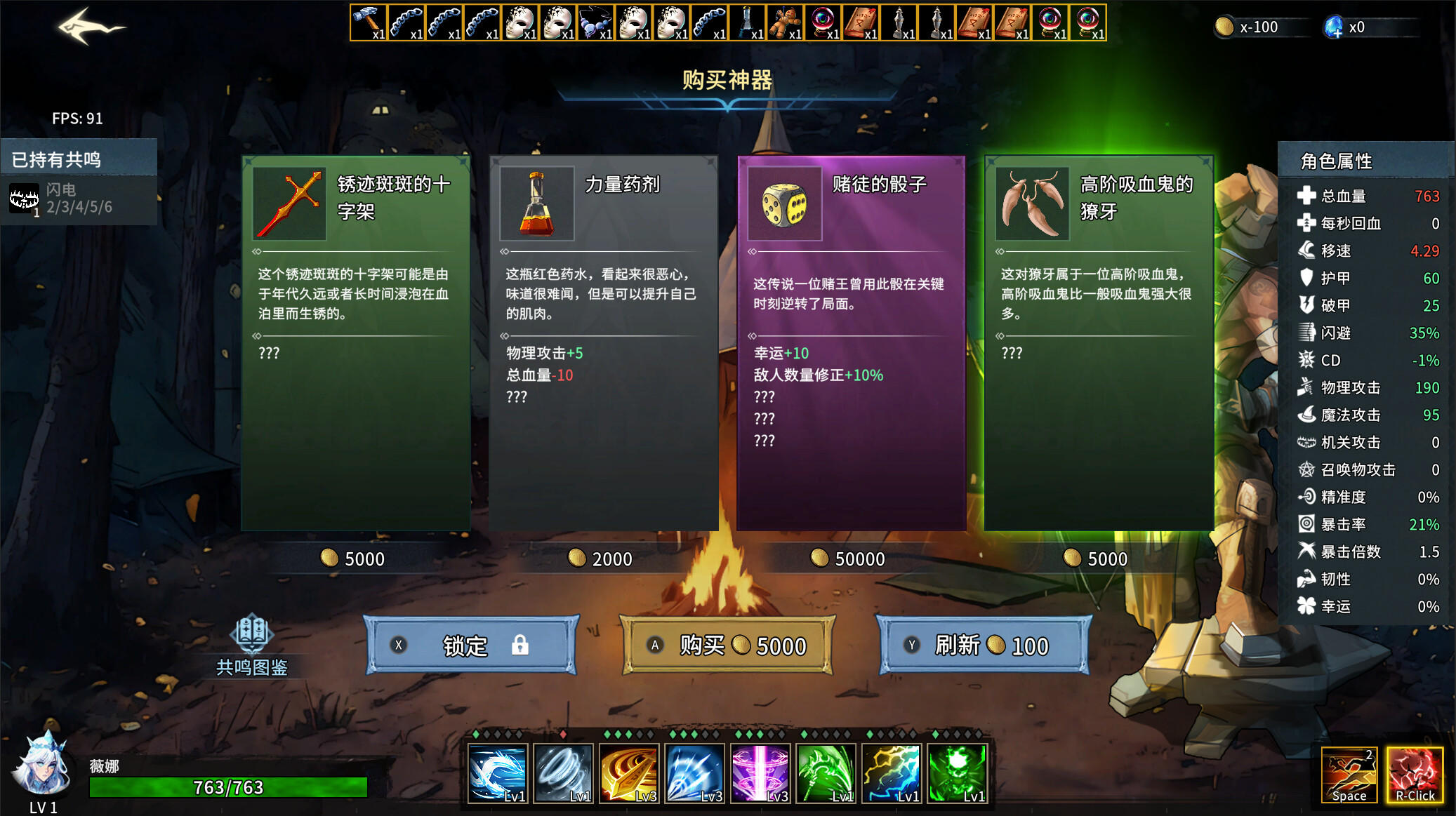Click the hammer item in the artifact bar

369,22
